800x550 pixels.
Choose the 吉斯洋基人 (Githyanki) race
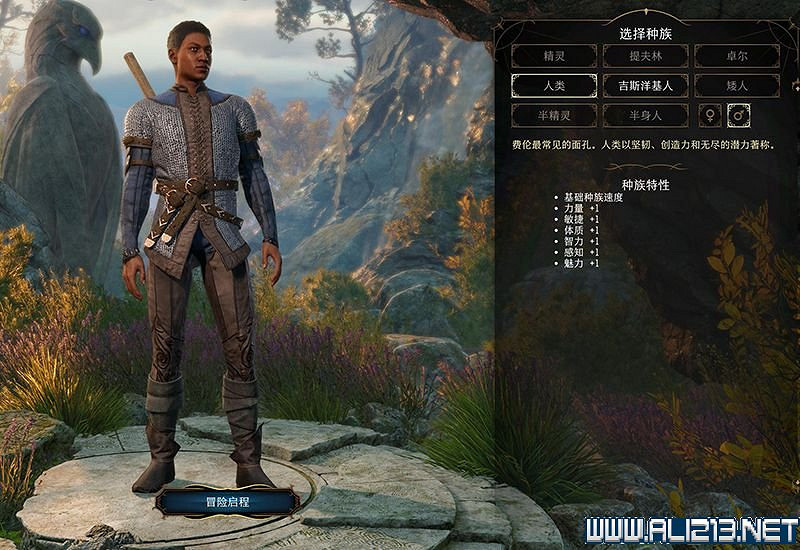(645, 85)
